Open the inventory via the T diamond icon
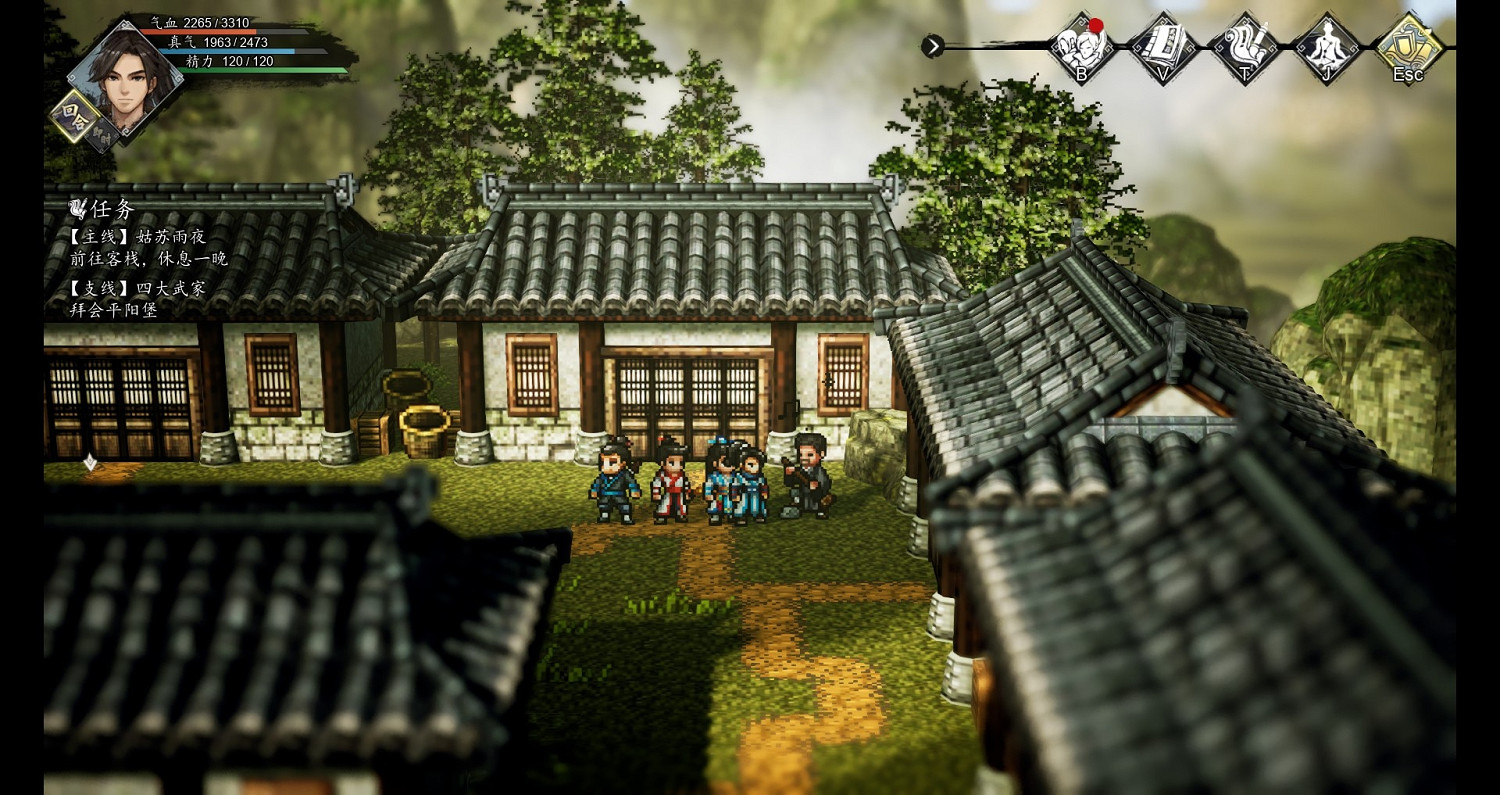The height and width of the screenshot is (795, 1500). [1244, 47]
